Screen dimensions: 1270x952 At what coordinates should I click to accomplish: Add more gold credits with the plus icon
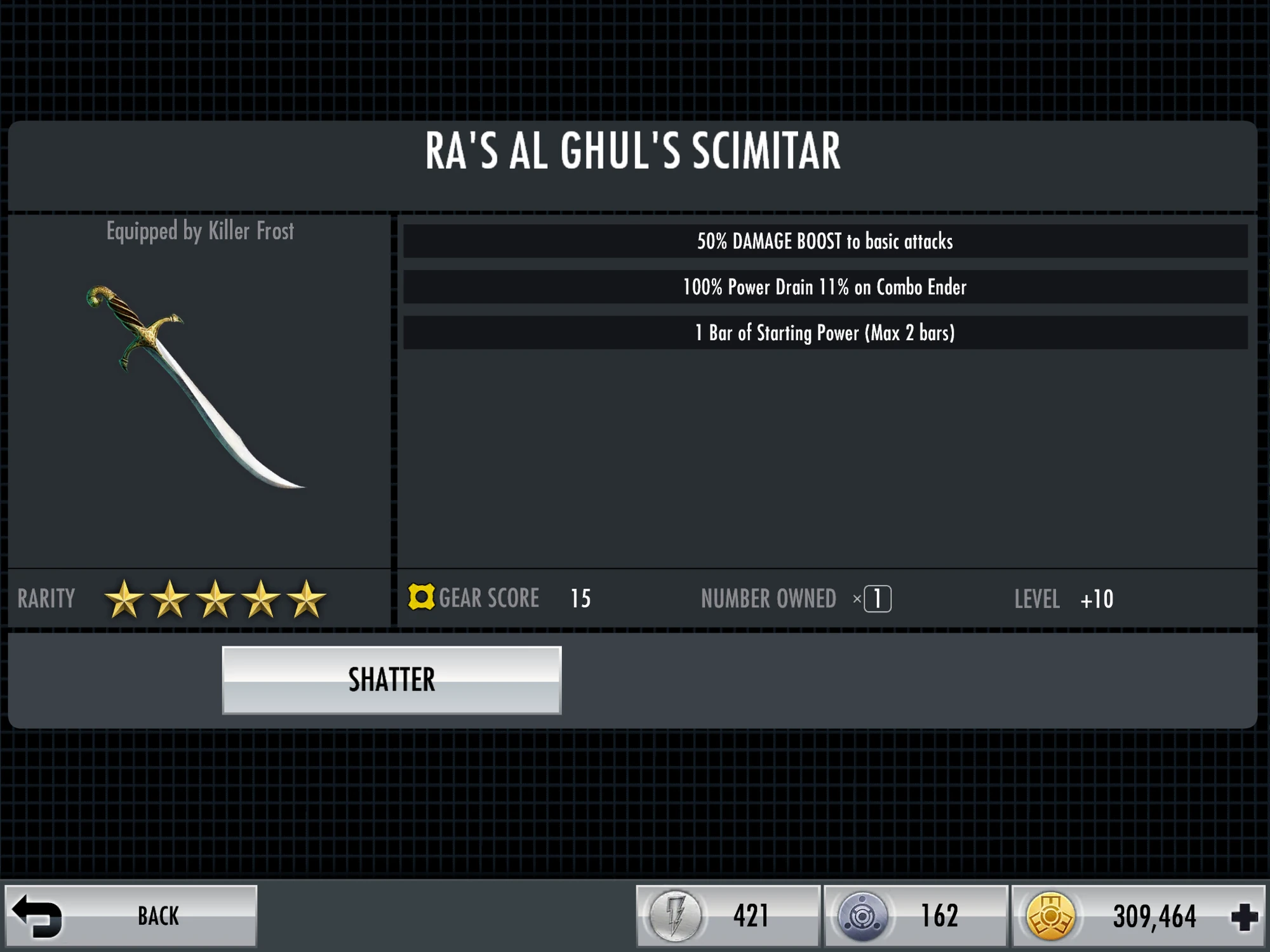point(1243,917)
